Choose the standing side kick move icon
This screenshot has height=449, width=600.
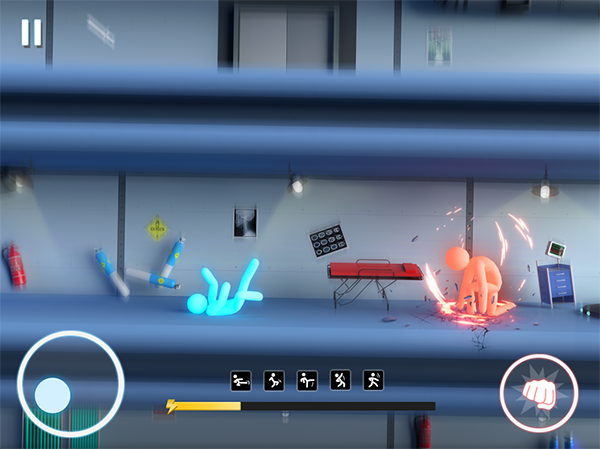tap(307, 381)
